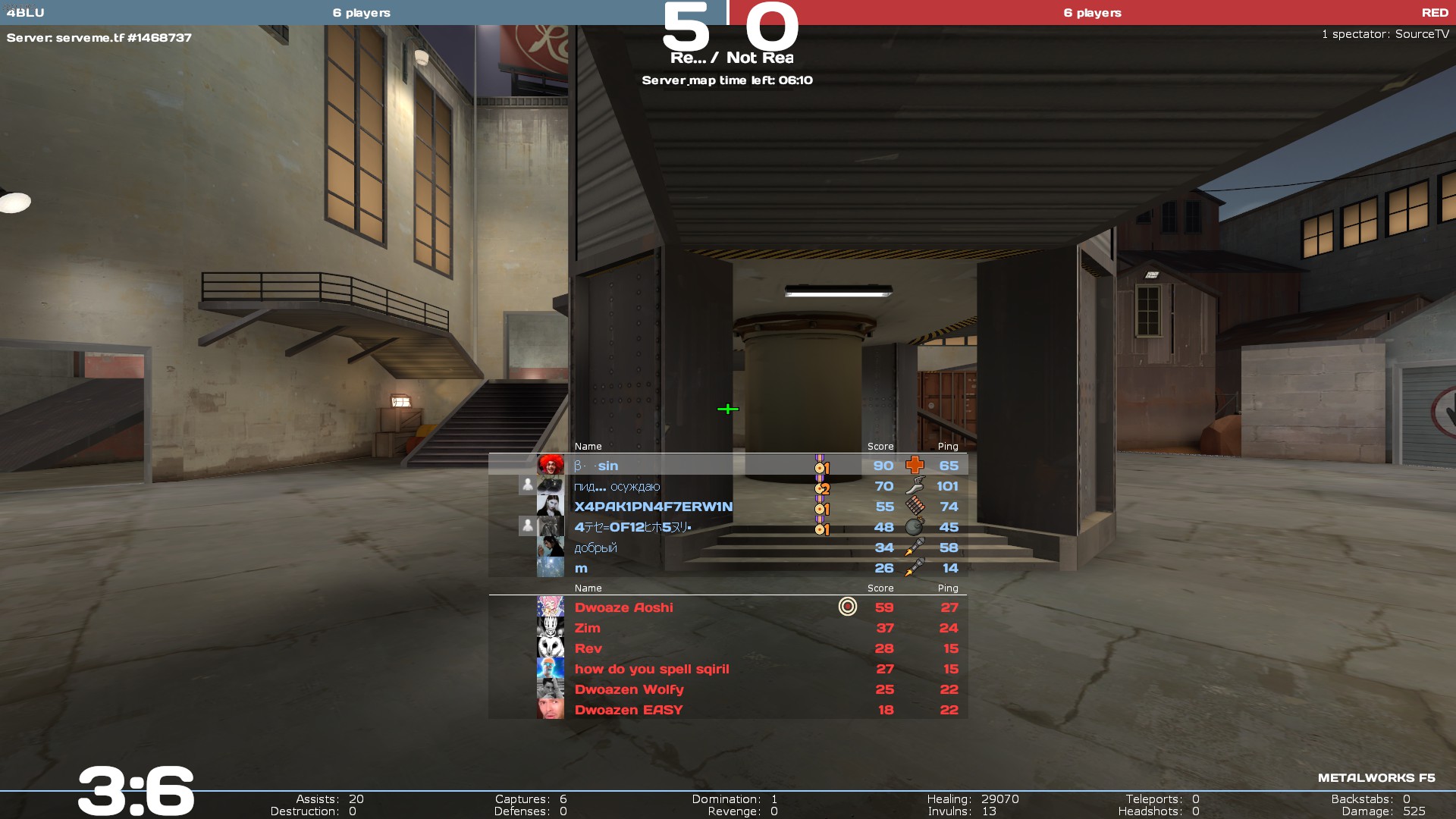Click Dwoaze Aoshi's anime avatar
This screenshot has width=1456, height=819.
pyautogui.click(x=551, y=607)
